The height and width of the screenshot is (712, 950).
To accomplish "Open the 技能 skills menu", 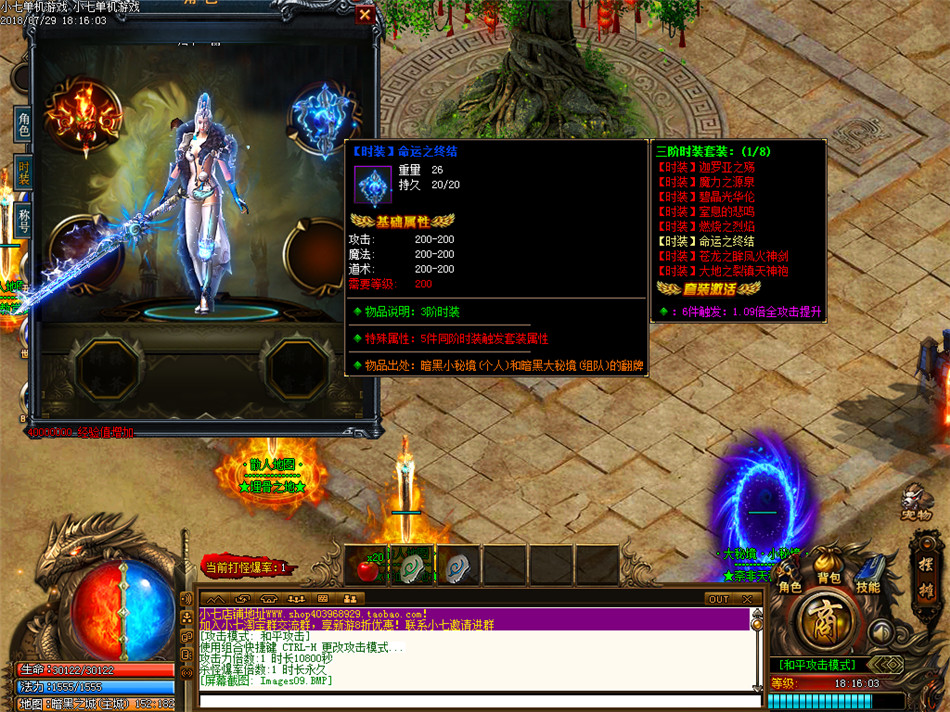I will pyautogui.click(x=867, y=586).
